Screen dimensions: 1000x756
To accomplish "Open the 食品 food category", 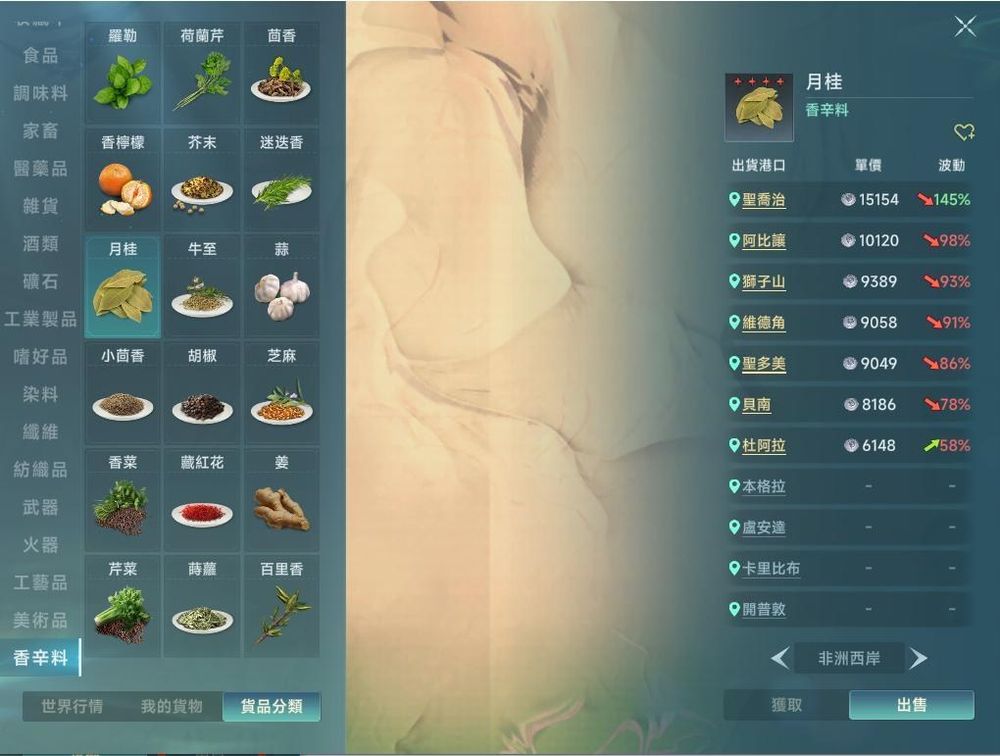I will (40, 55).
